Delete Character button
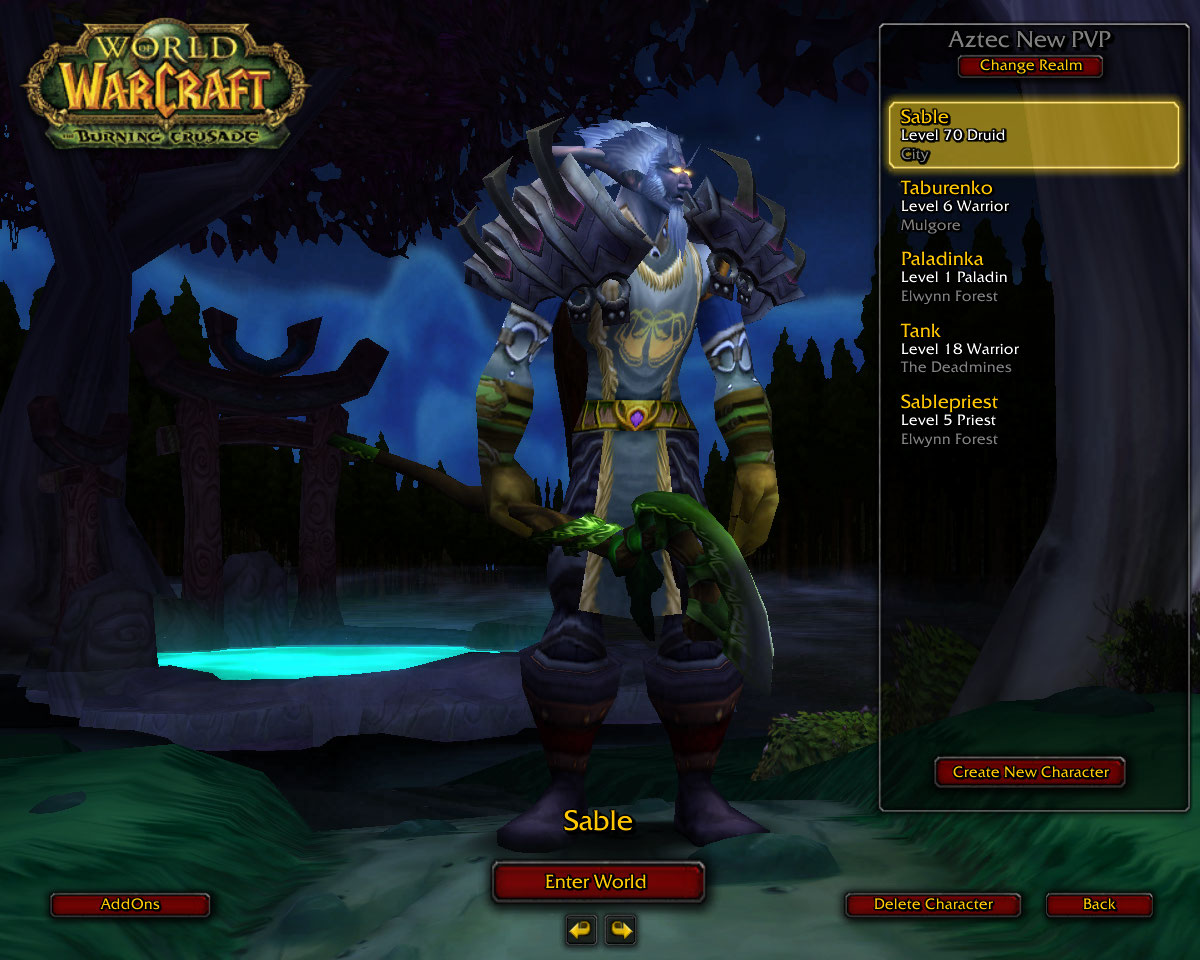The height and width of the screenshot is (960, 1200). [933, 905]
